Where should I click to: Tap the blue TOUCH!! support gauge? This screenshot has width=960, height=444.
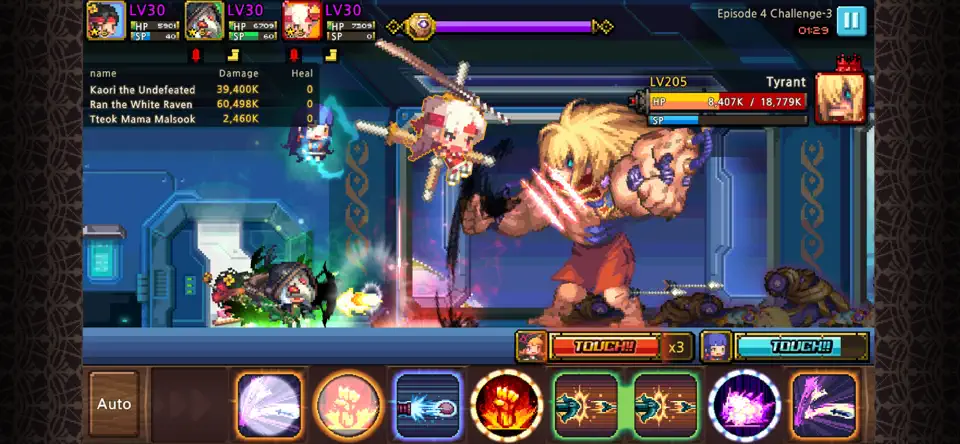click(799, 347)
